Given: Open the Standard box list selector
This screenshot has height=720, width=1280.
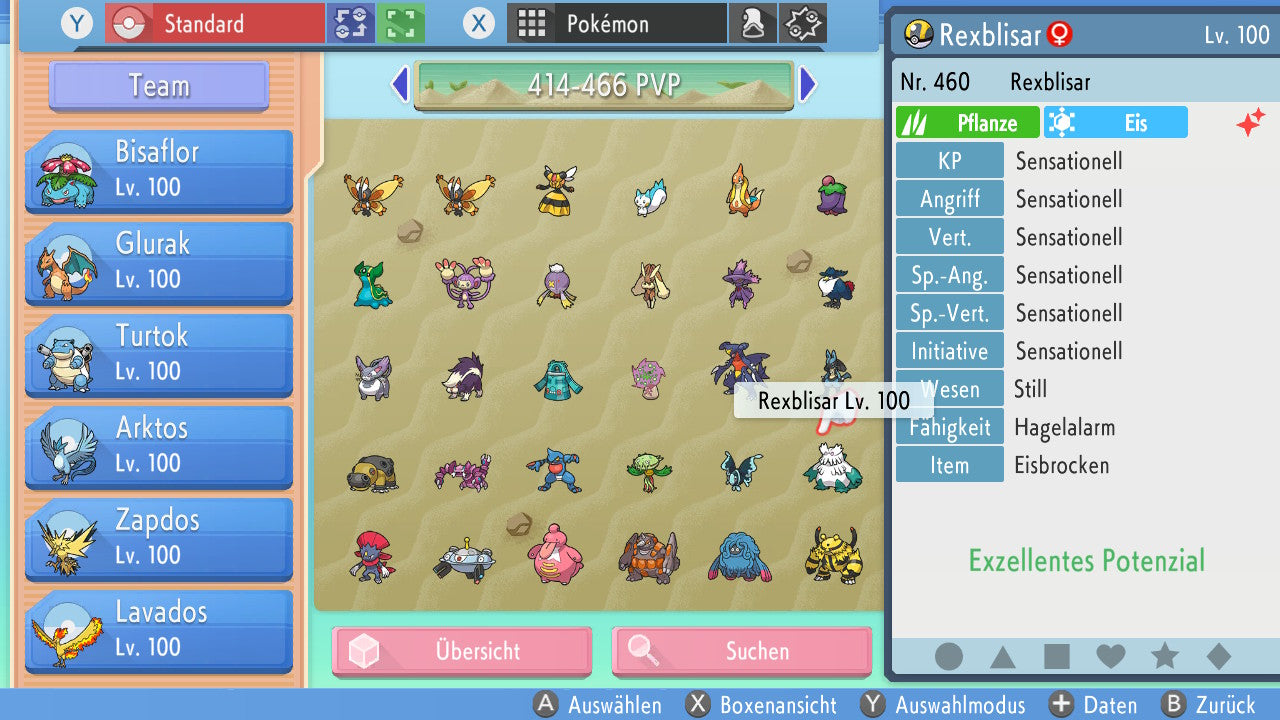Looking at the screenshot, I should click(x=214, y=23).
